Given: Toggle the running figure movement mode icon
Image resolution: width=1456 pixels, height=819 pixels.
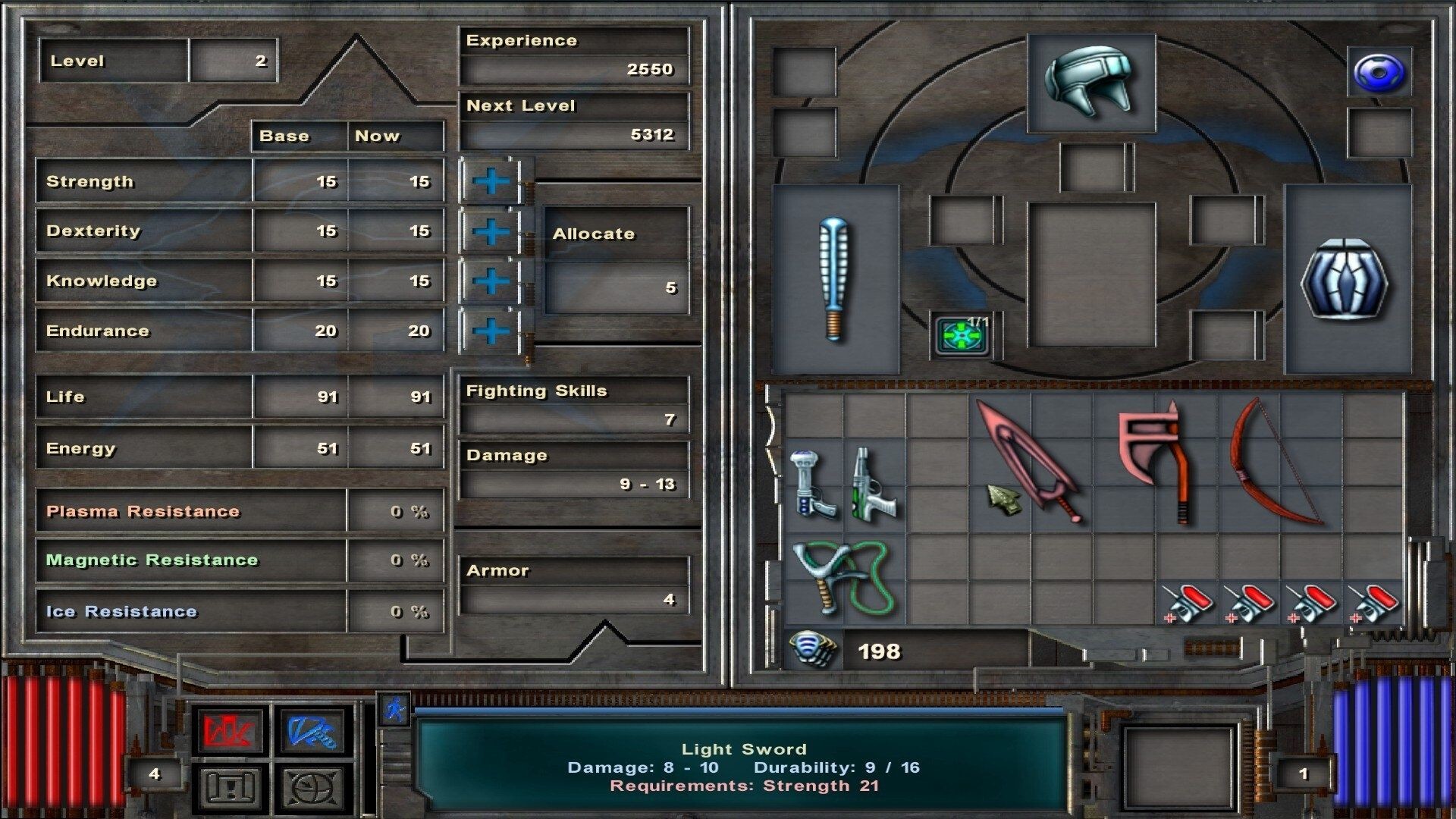Looking at the screenshot, I should [x=394, y=708].
